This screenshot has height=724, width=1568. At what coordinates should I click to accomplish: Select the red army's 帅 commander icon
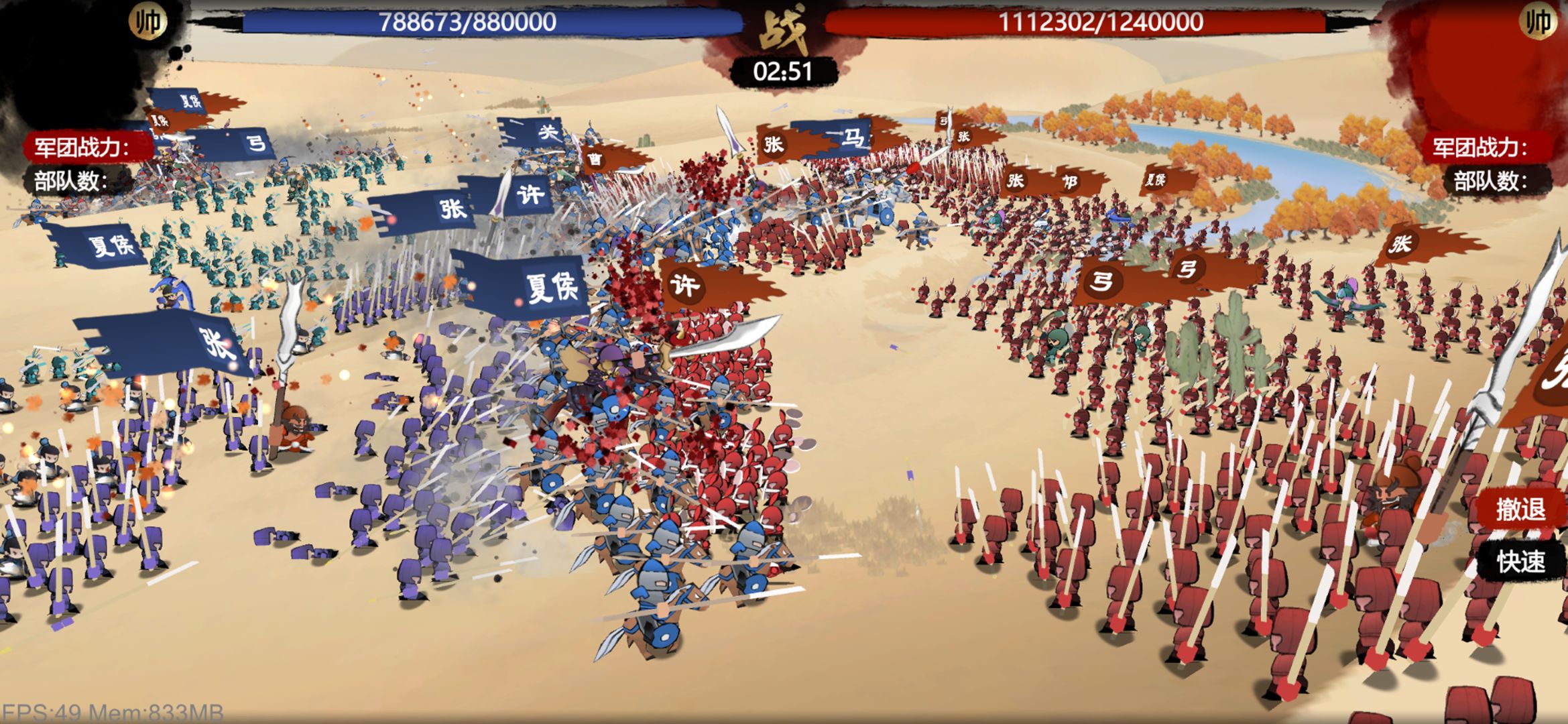[1537, 21]
